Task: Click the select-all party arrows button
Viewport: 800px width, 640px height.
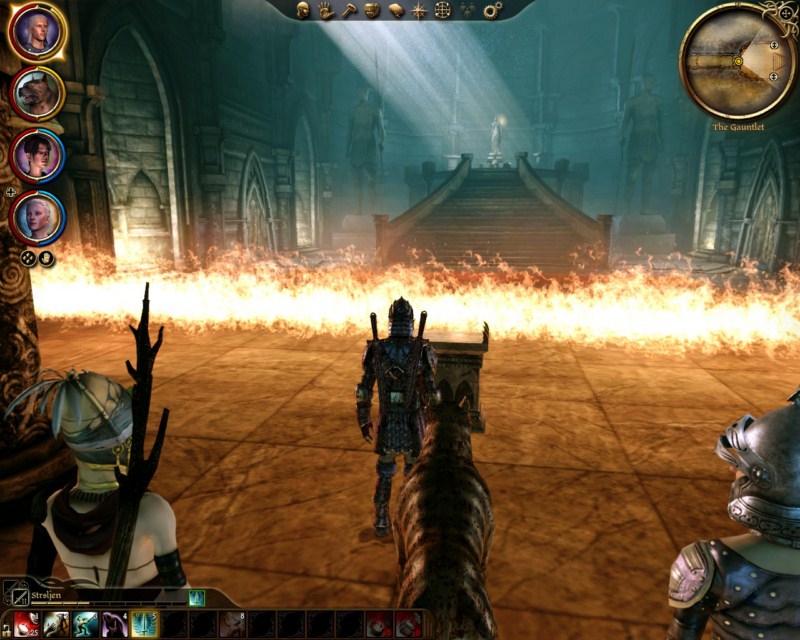Action: 30,258
